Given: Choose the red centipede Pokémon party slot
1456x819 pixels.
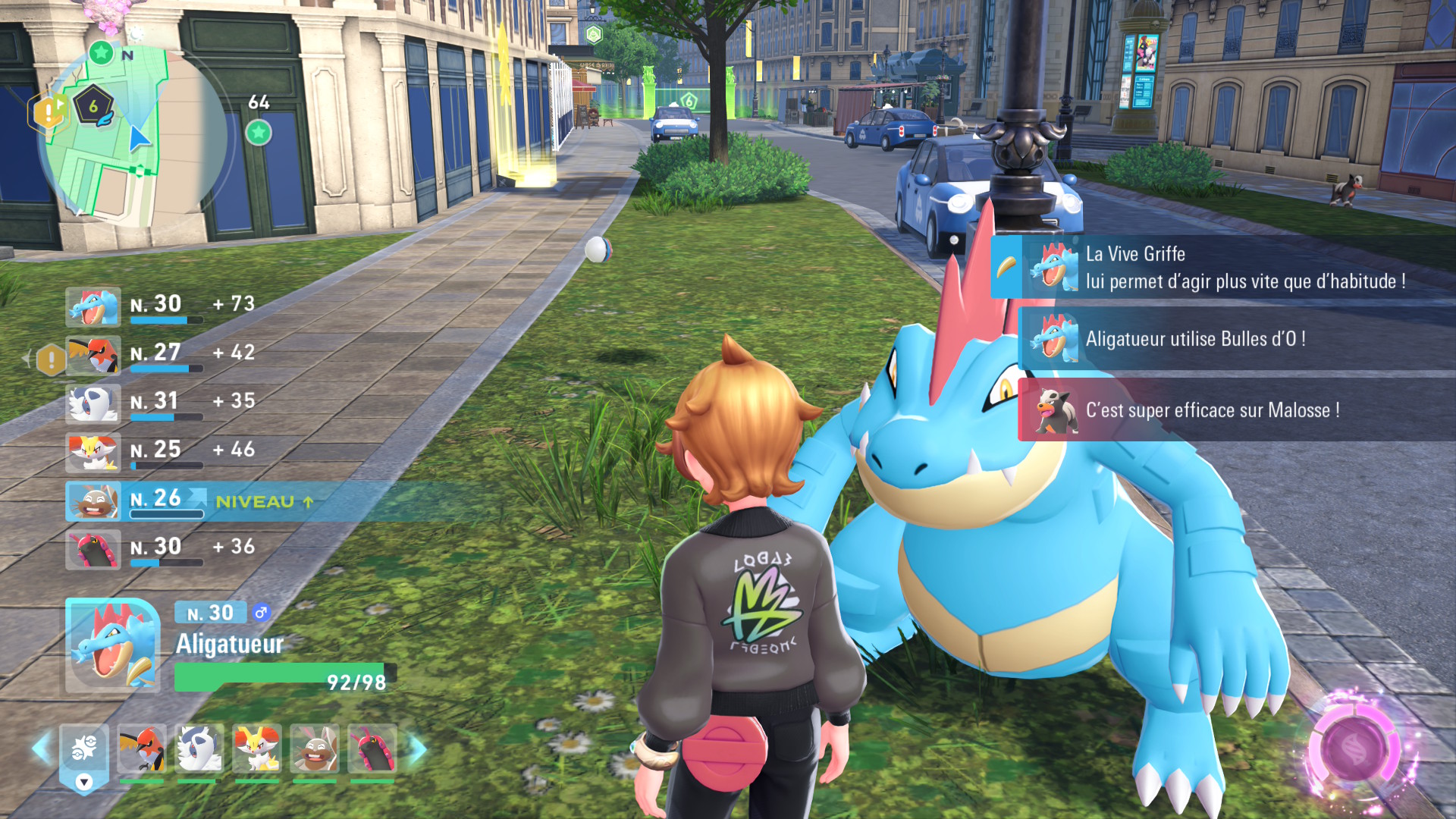Looking at the screenshot, I should coord(372,748).
